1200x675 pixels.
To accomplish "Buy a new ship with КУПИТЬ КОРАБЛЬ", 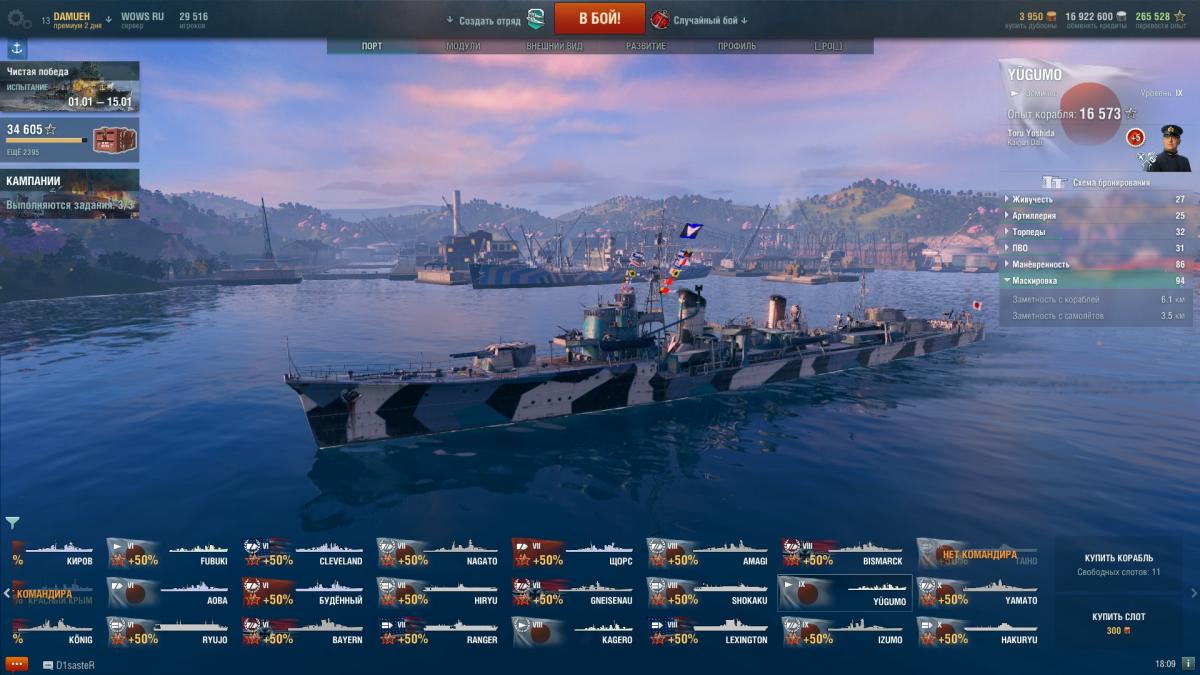I will [1118, 564].
